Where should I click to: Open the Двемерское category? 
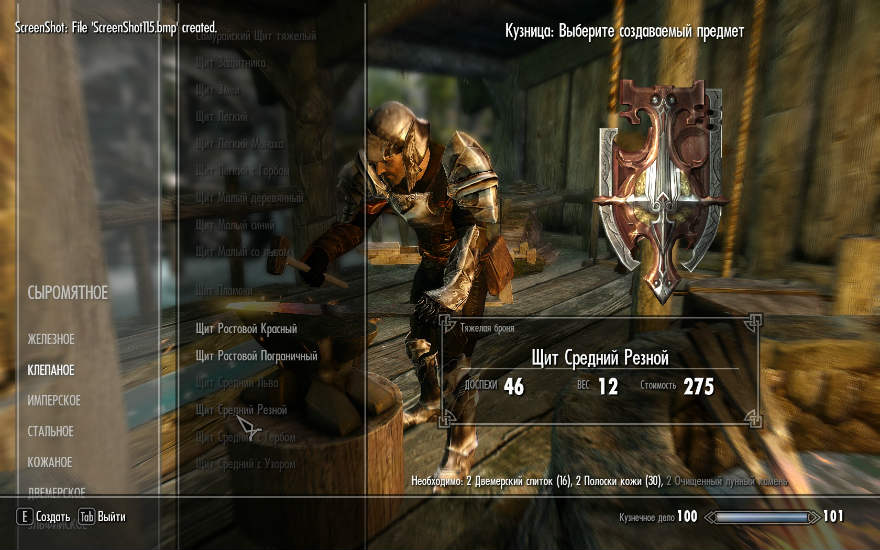[x=56, y=492]
